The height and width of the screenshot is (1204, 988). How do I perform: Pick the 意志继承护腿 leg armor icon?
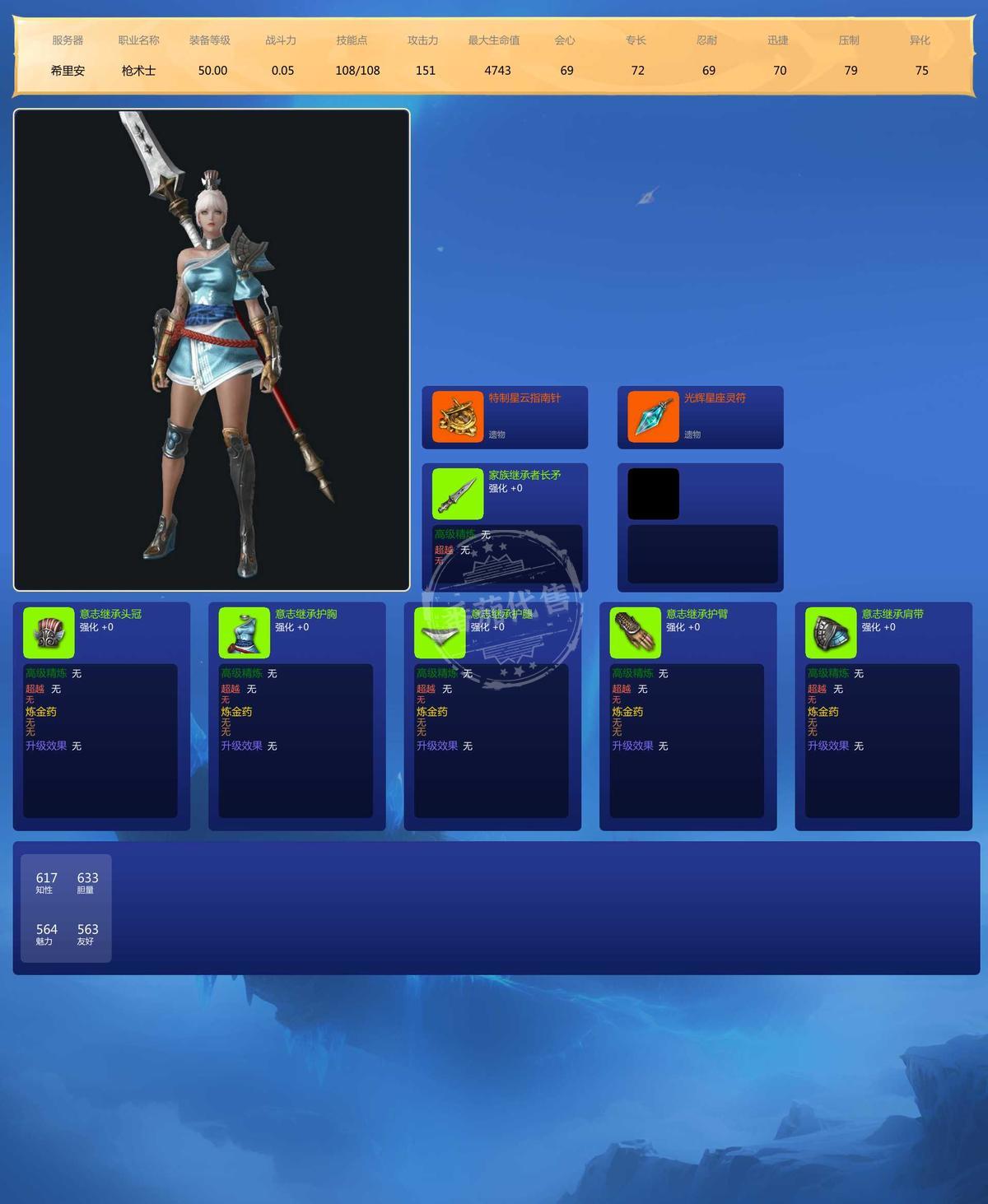coord(440,633)
